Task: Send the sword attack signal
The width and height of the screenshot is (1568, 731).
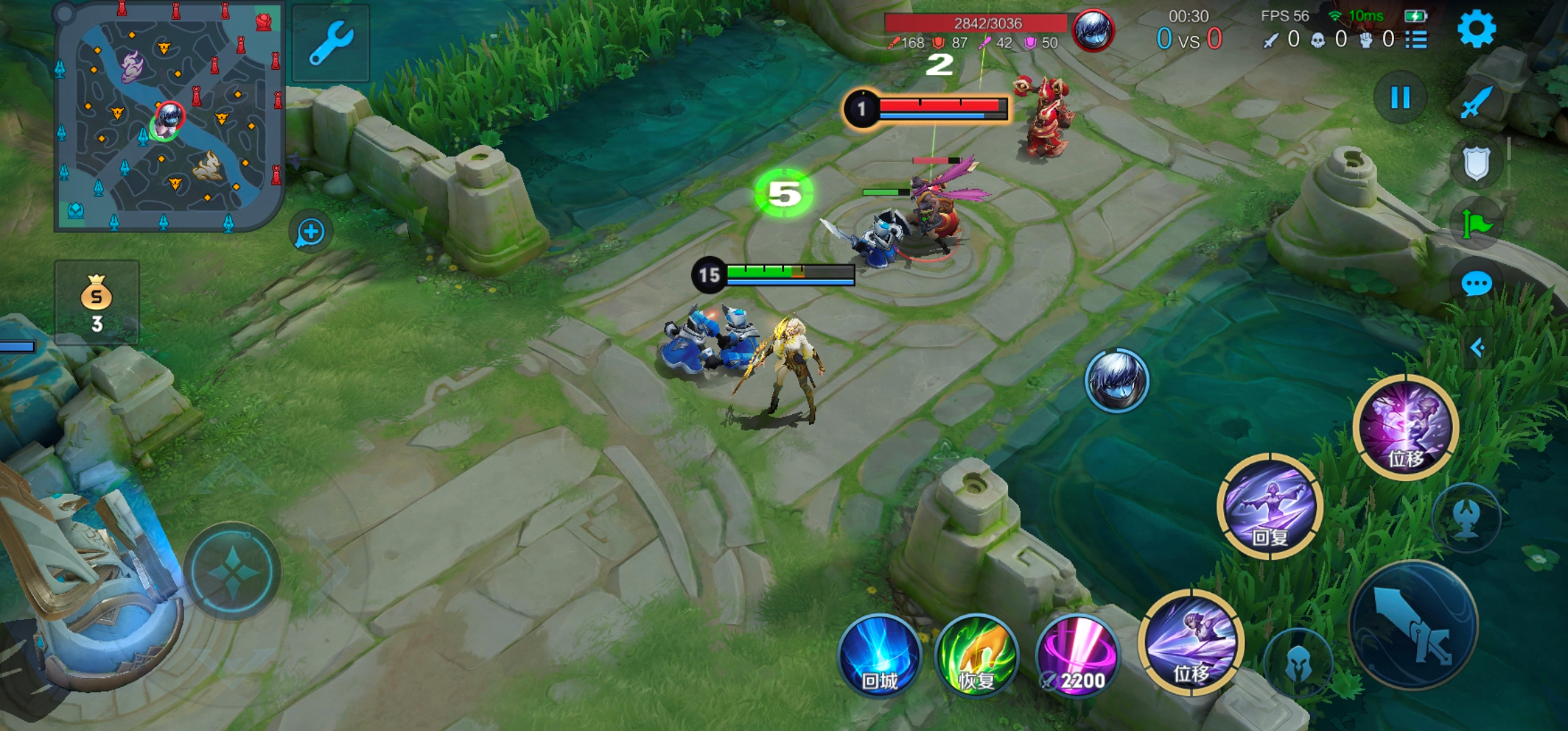Action: click(x=1477, y=102)
